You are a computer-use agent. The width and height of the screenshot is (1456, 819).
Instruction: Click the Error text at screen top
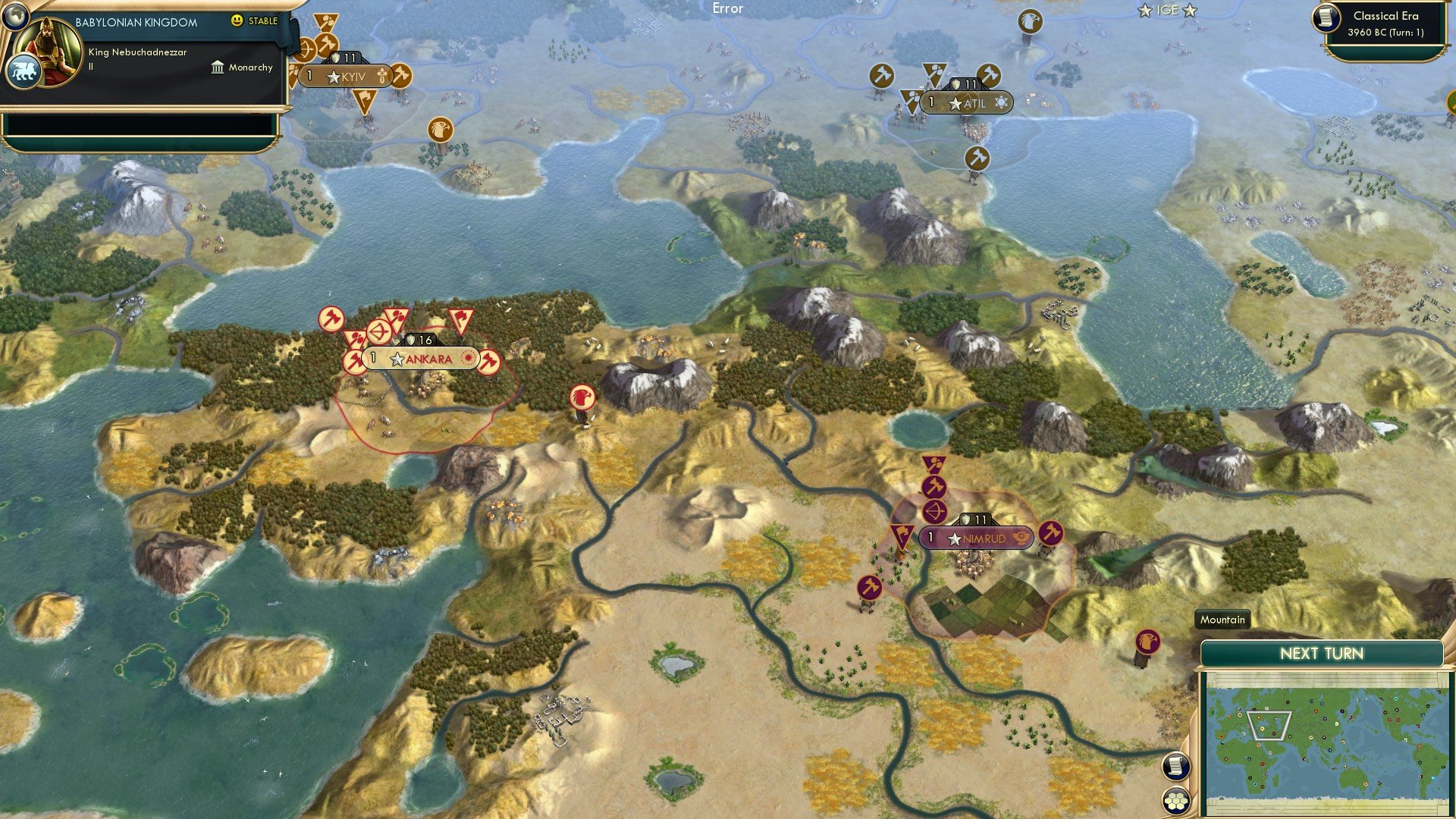click(x=729, y=7)
